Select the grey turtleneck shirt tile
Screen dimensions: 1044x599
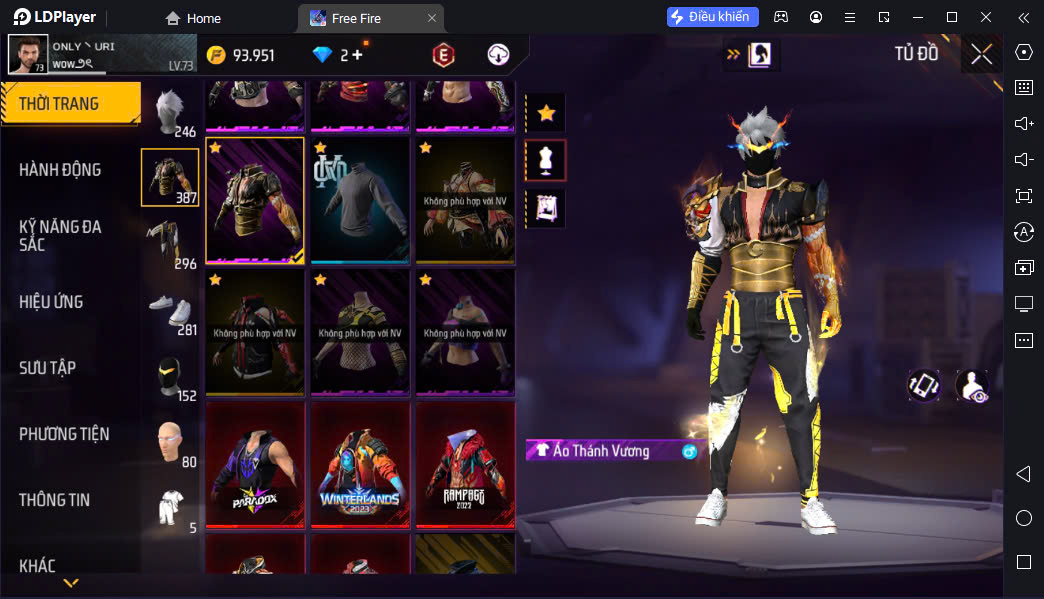tap(360, 200)
